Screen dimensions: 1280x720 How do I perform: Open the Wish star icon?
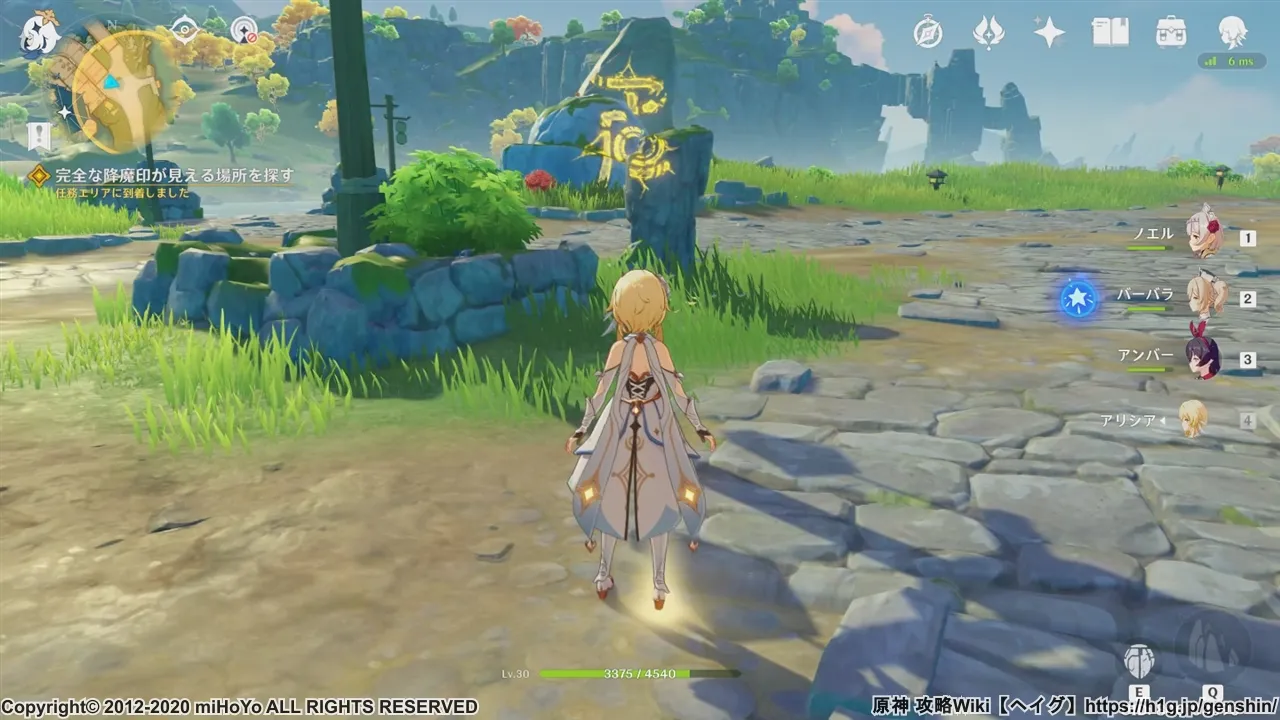point(1049,33)
